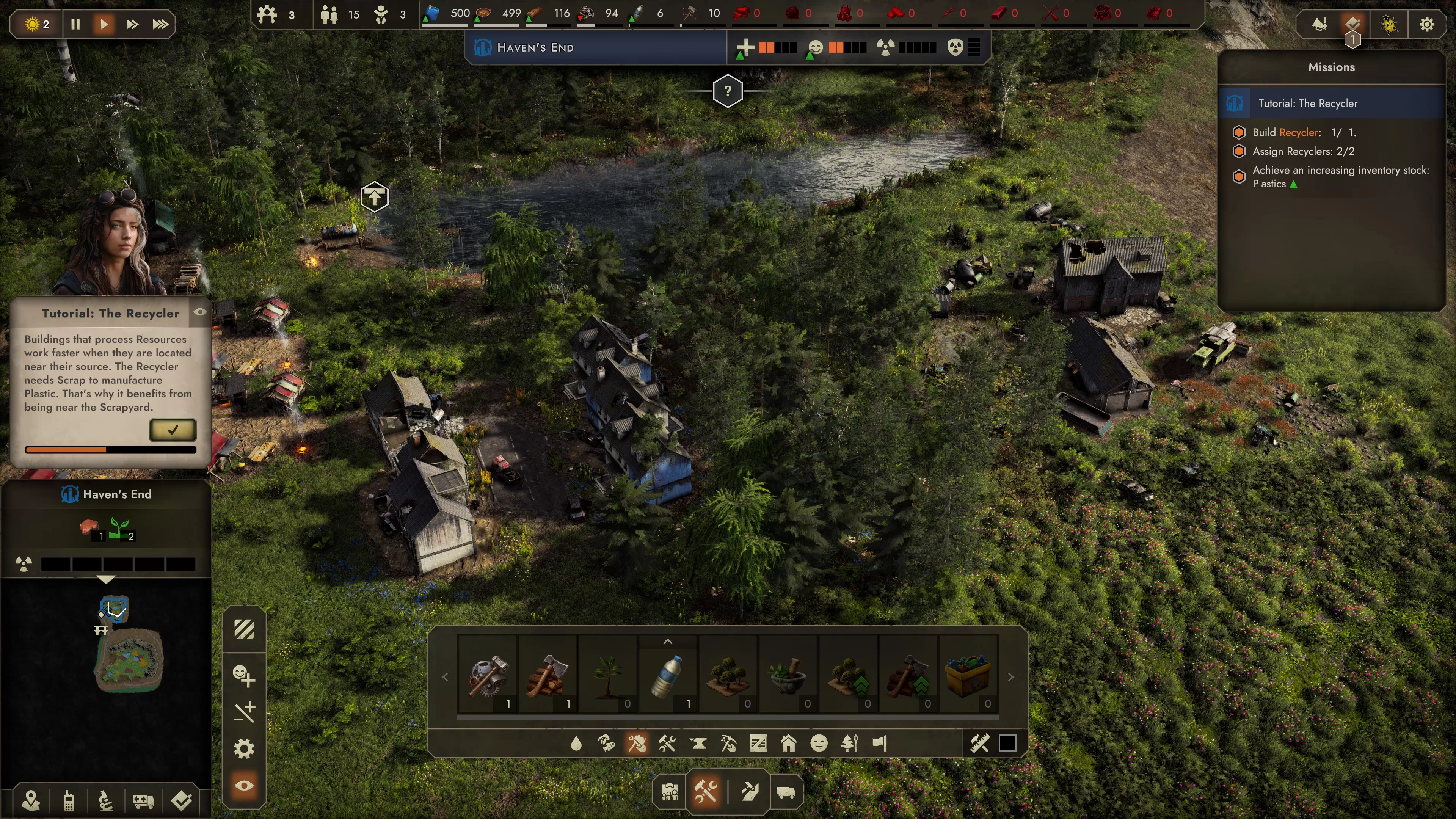Pick the water bottle building slot
Image resolution: width=1456 pixels, height=819 pixels.
click(667, 673)
